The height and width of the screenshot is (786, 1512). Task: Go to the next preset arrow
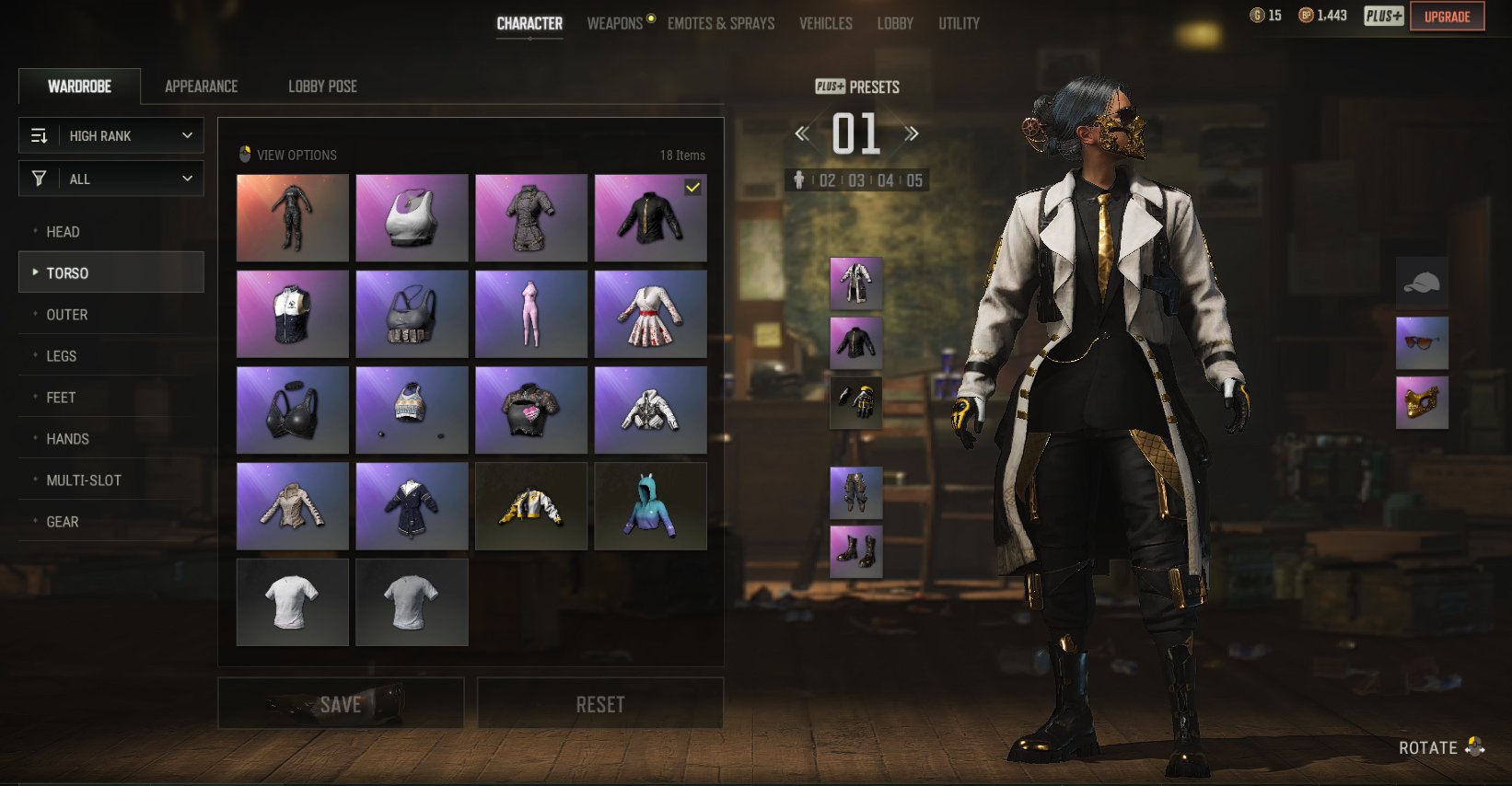coord(912,134)
